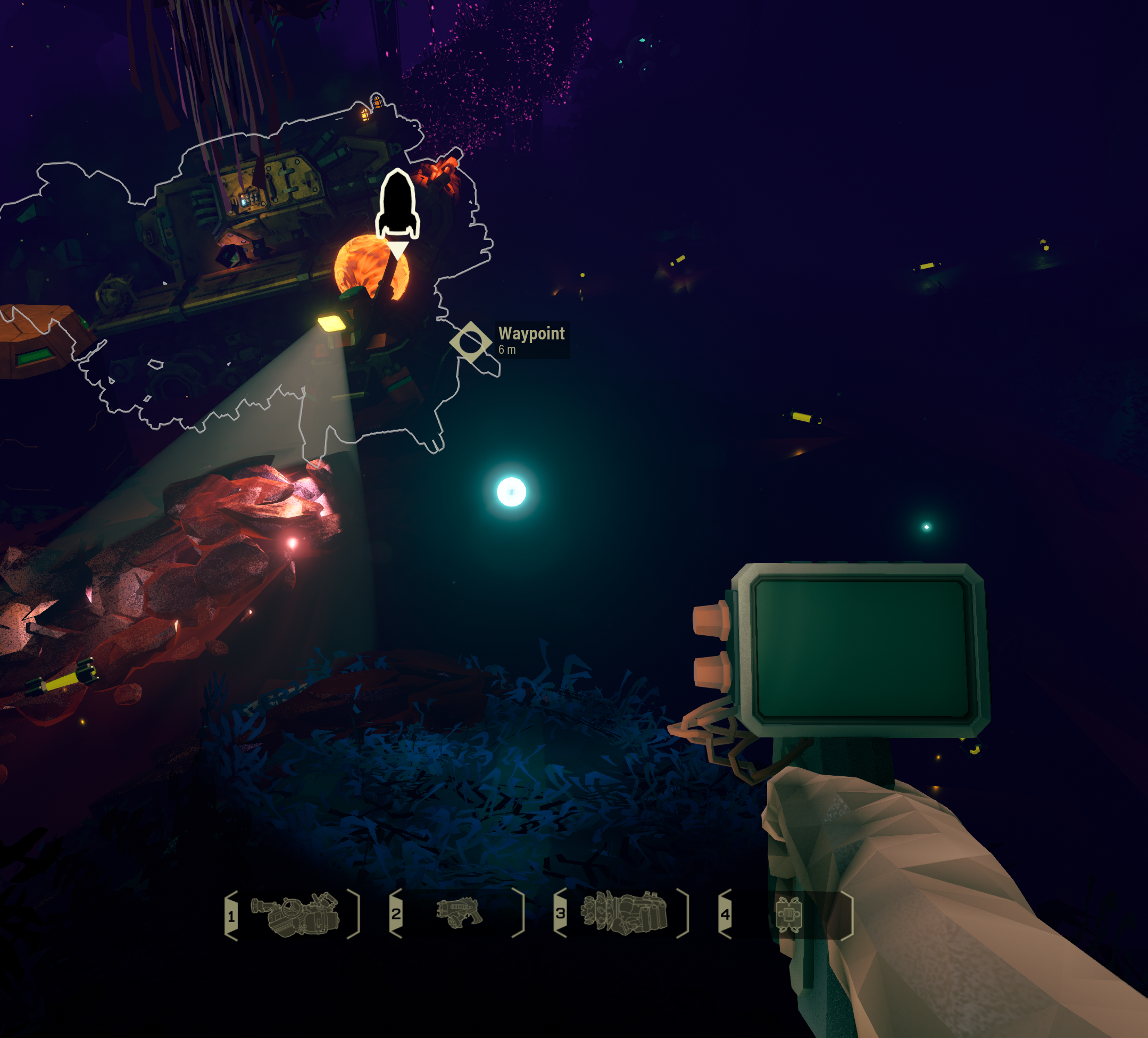The height and width of the screenshot is (1038, 1148).
Task: Click the diamond Waypoint marker
Action: click(470, 342)
